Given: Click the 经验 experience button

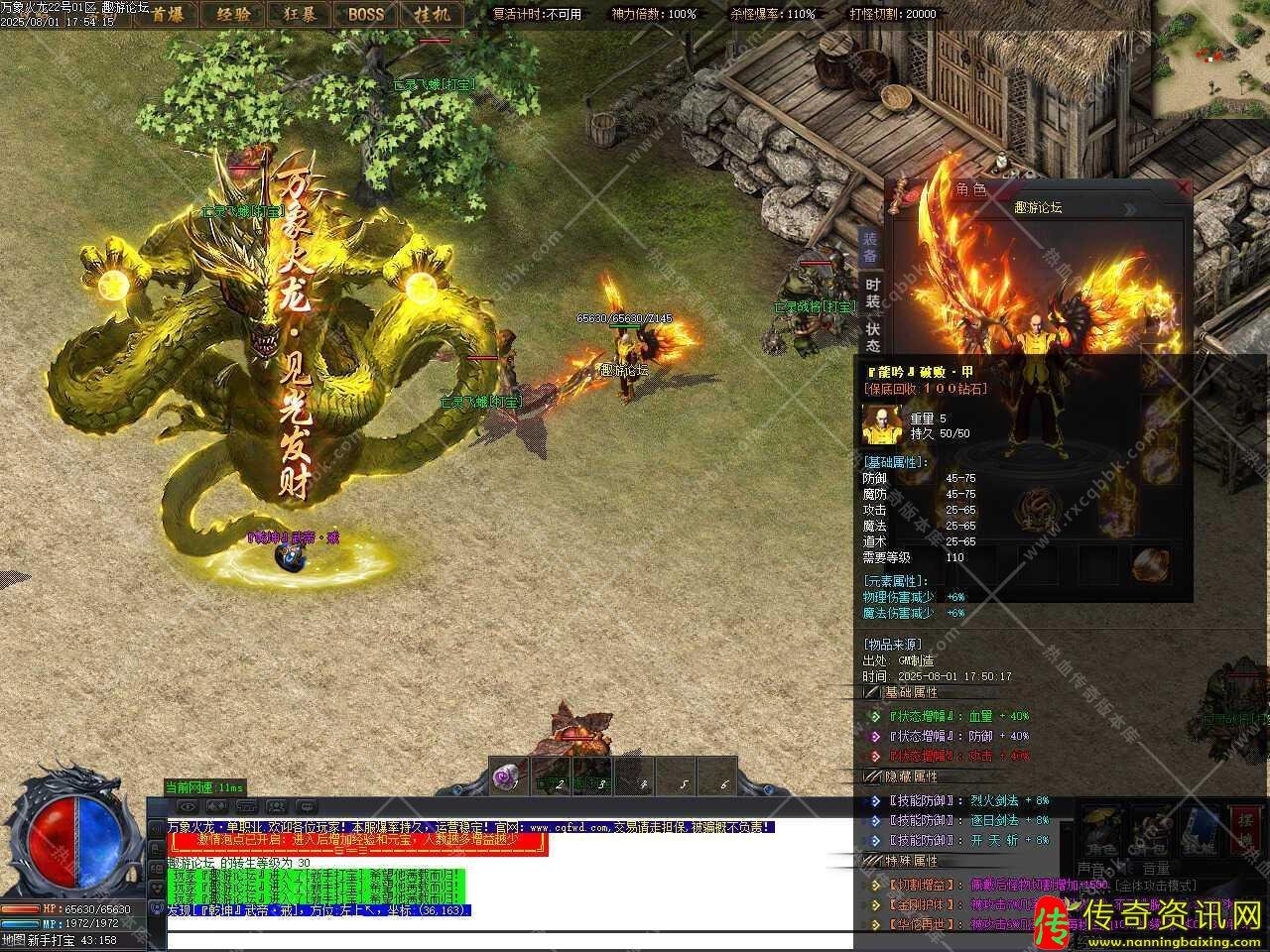Looking at the screenshot, I should coord(231,14).
